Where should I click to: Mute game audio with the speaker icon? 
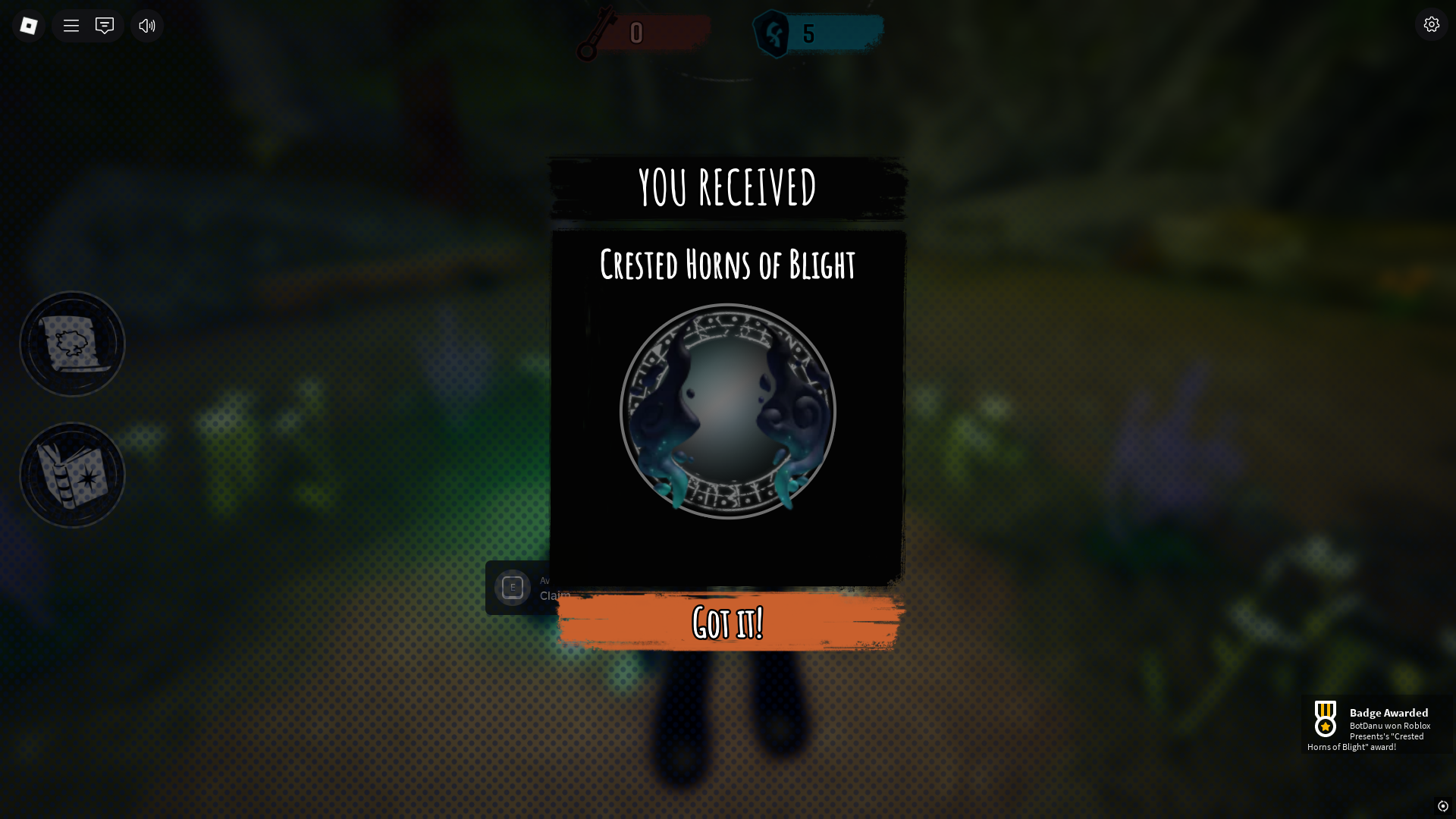[146, 25]
